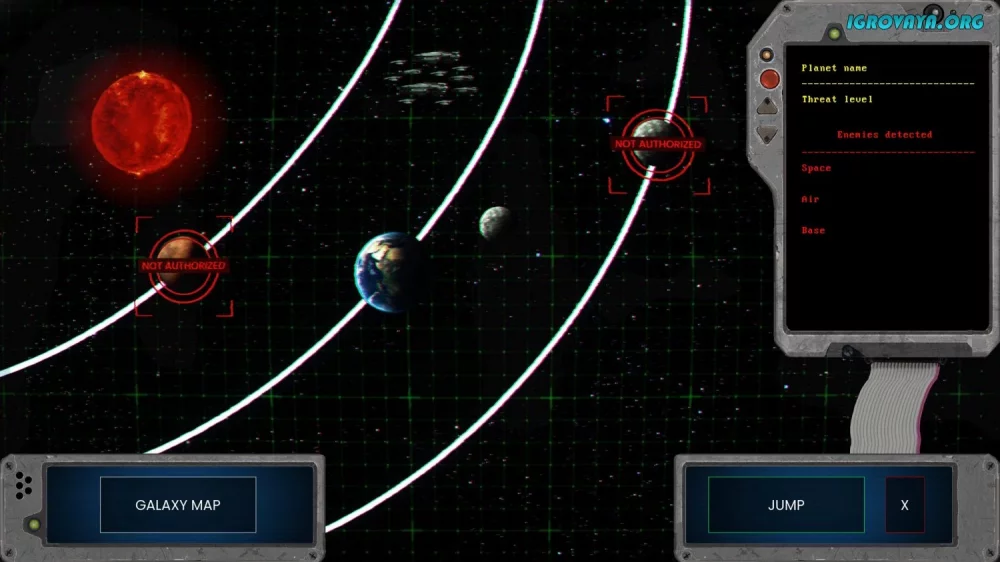Select the small gray moon near Earth
This screenshot has width=1000, height=562.
495,222
